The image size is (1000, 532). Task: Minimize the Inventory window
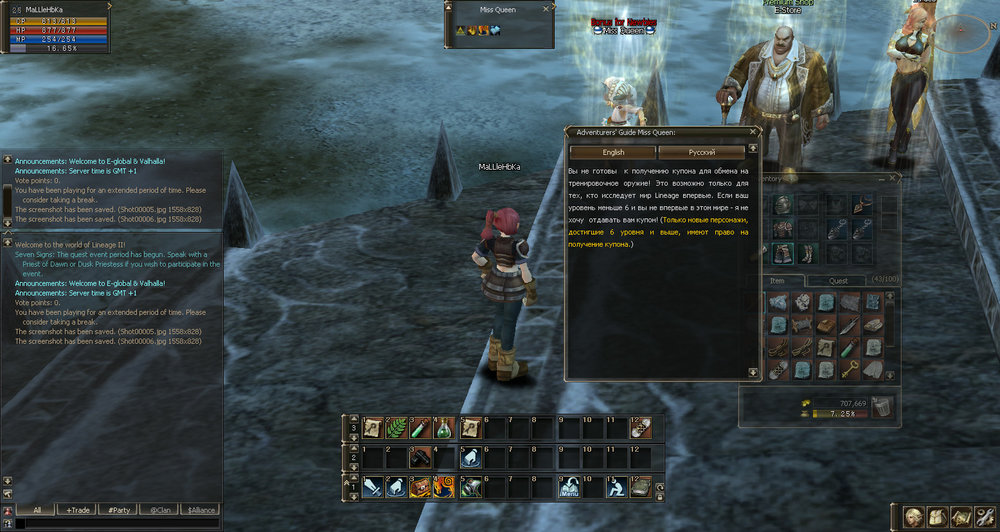(882, 179)
